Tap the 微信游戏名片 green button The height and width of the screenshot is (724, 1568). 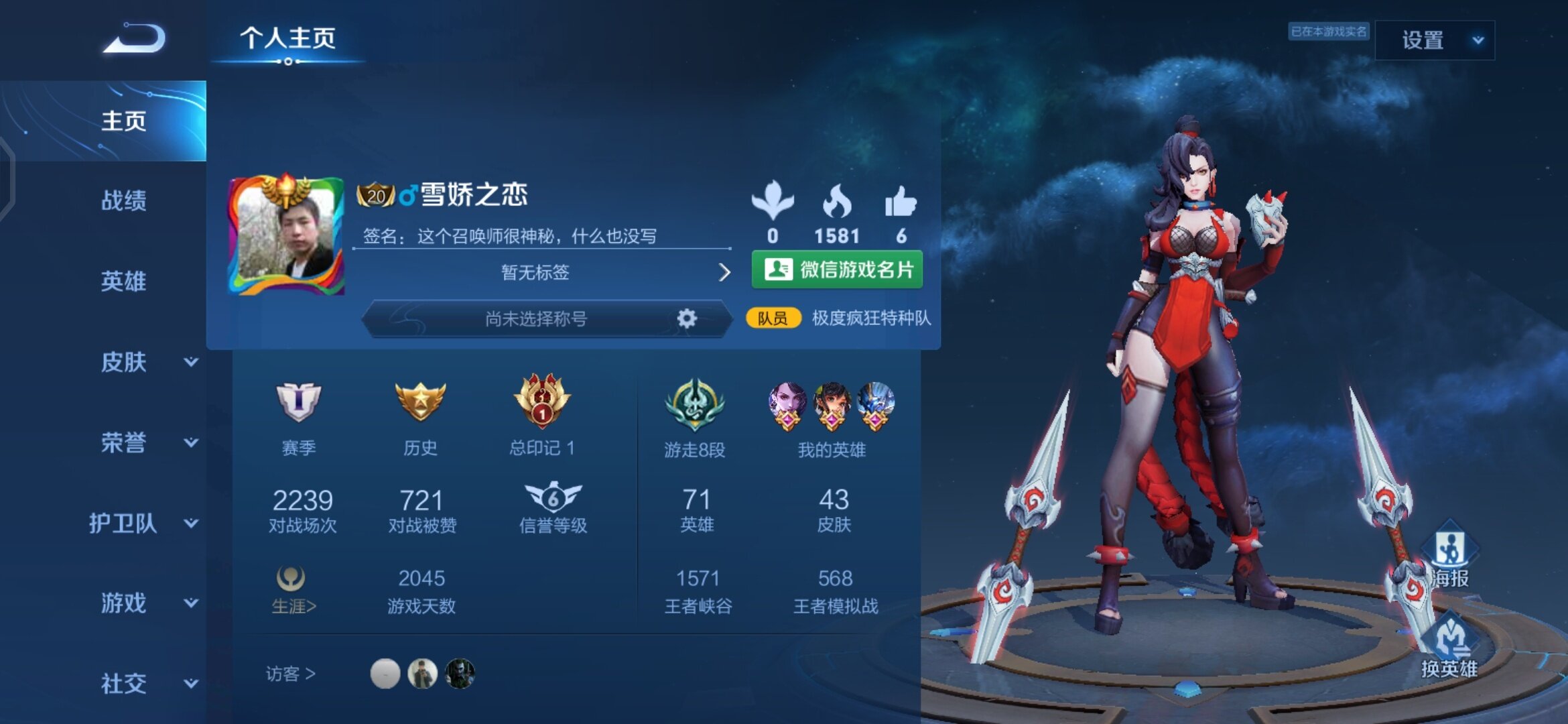coord(837,269)
